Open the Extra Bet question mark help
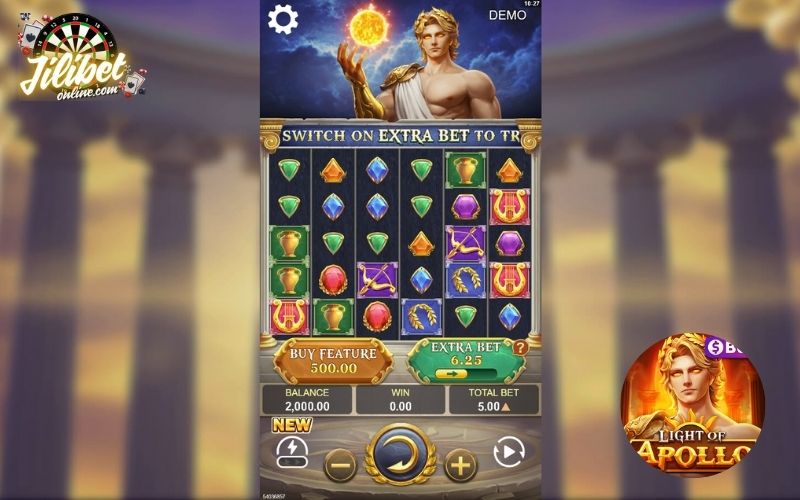Image resolution: width=800 pixels, height=500 pixels. click(x=520, y=348)
